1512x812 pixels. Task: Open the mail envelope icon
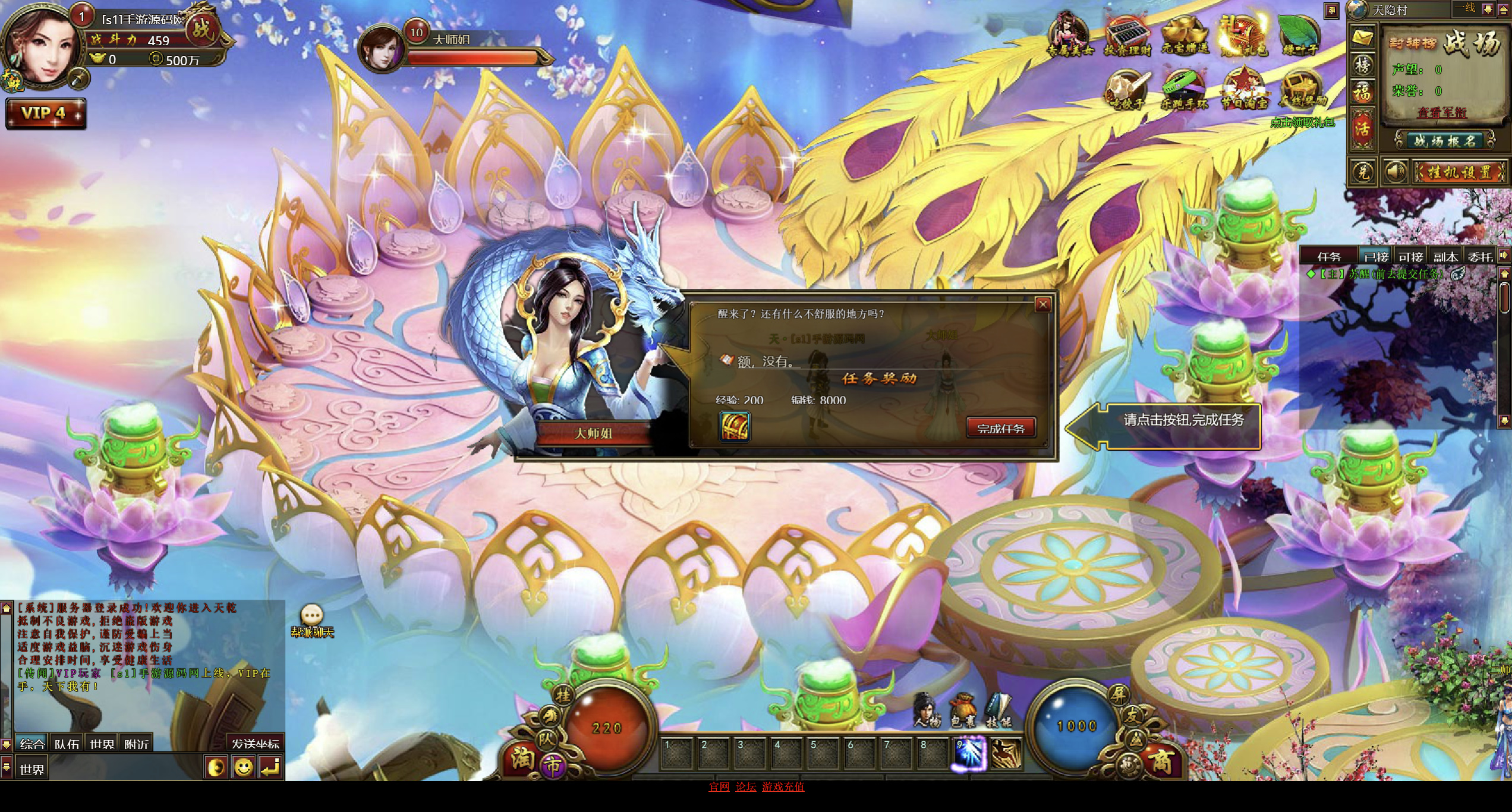point(1362,38)
